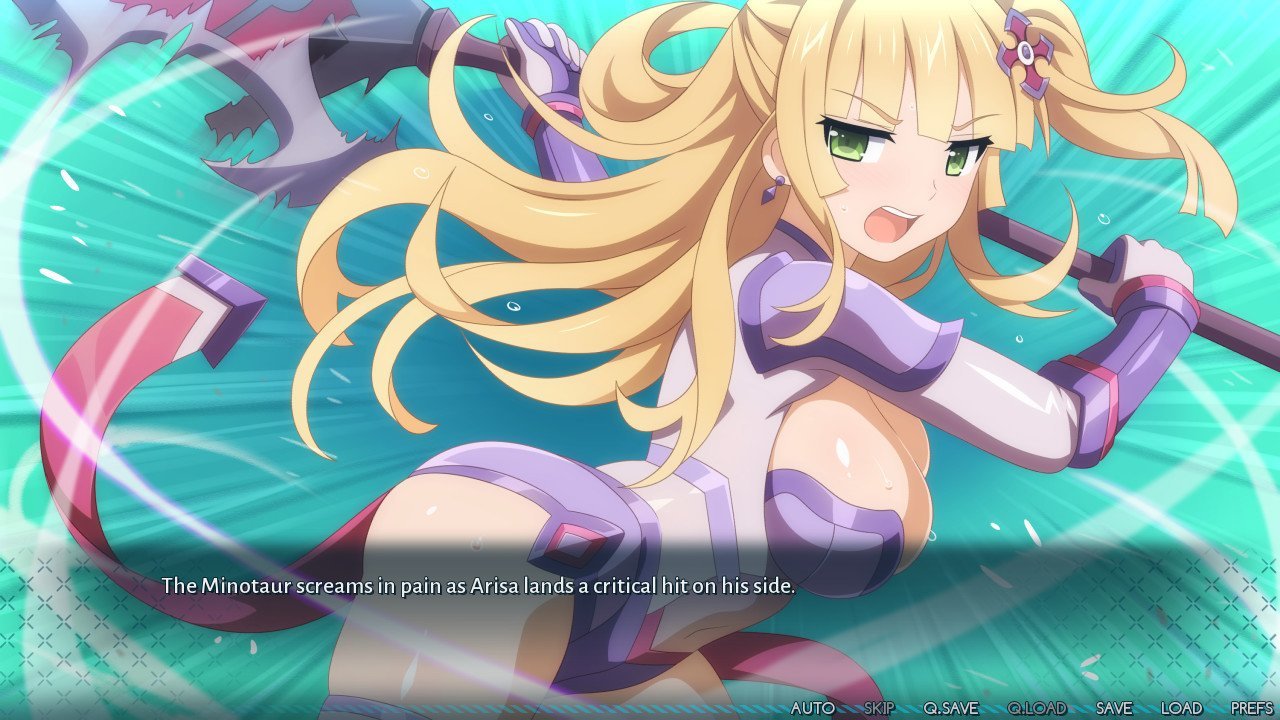
Task: Quick load with Q.LOAD
Action: tap(1037, 708)
